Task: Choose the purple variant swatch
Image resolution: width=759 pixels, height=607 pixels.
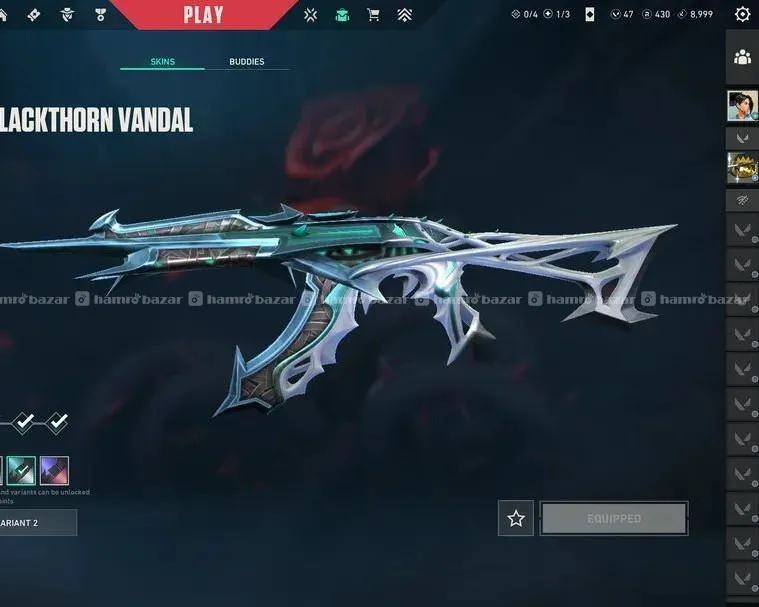Action: click(x=54, y=469)
